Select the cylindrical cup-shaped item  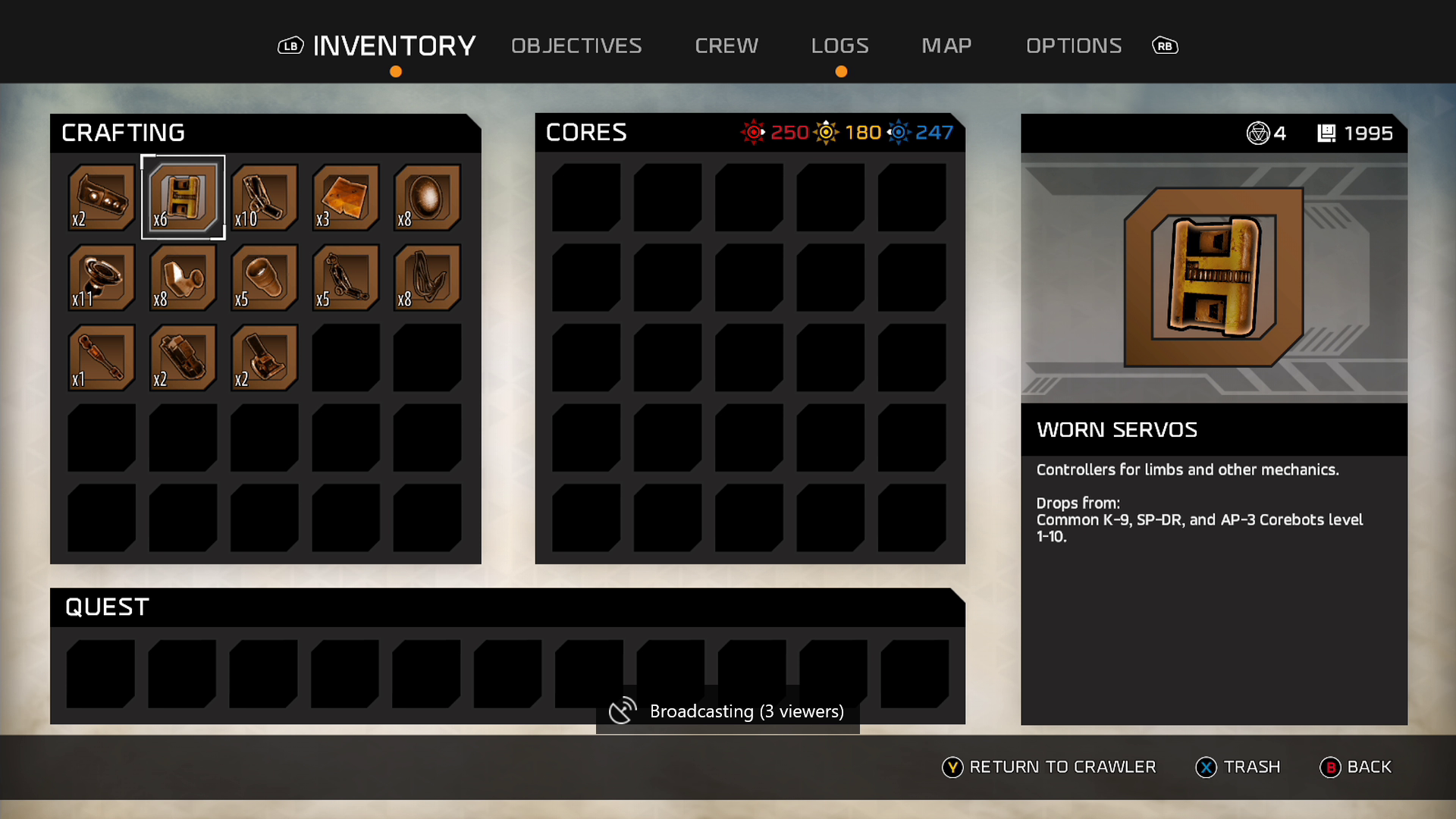[265, 278]
